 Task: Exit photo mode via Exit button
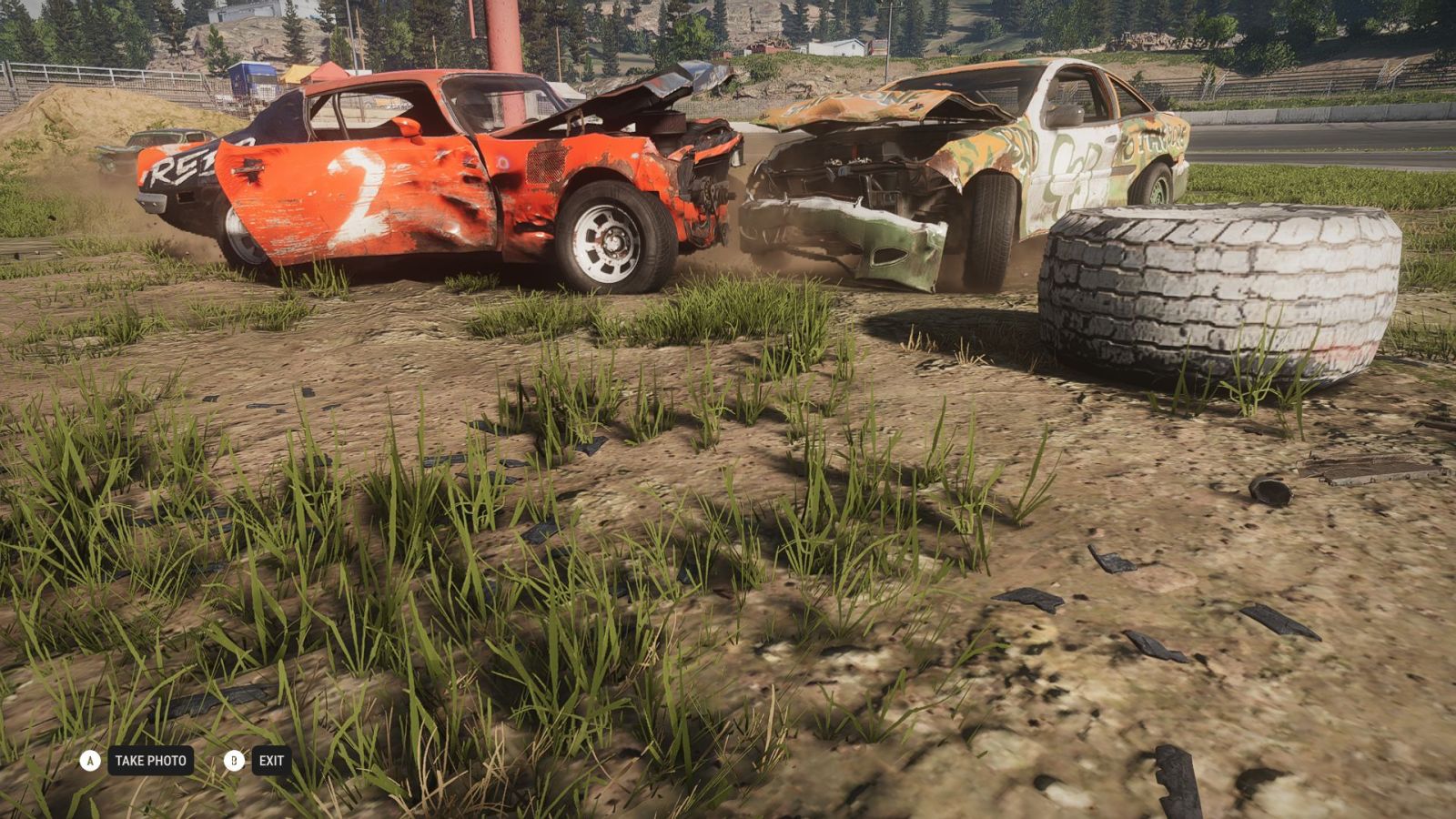coord(270,761)
